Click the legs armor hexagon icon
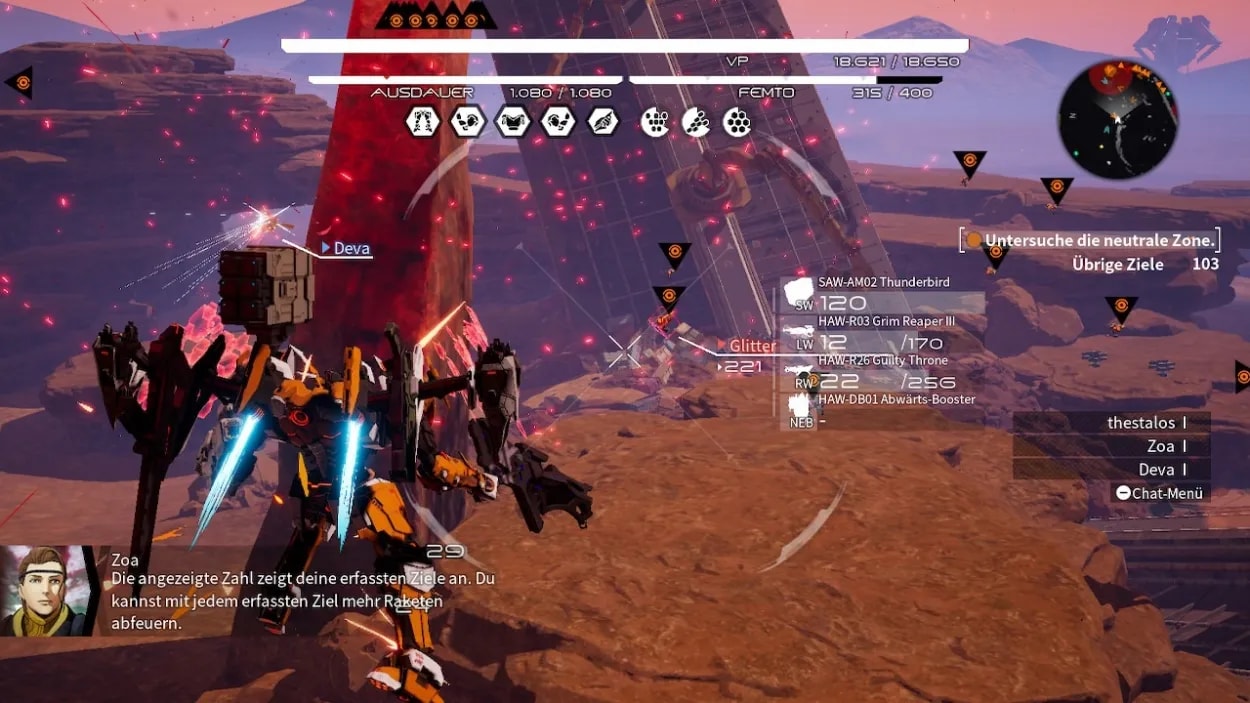 (423, 122)
